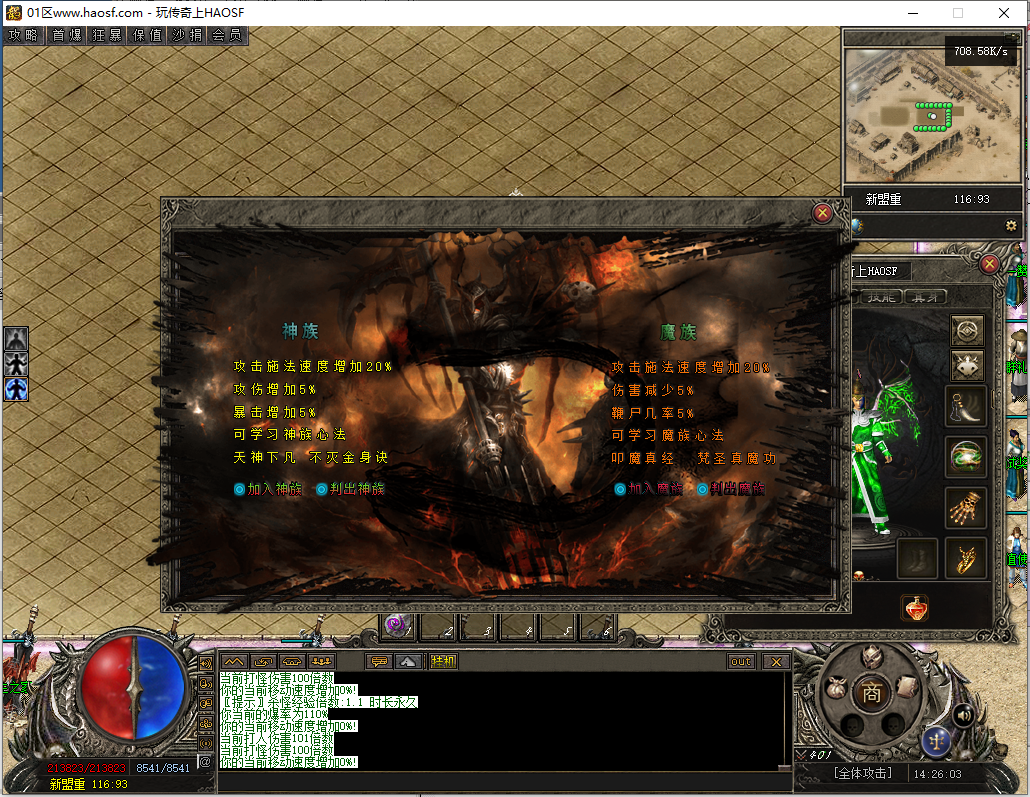This screenshot has height=797, width=1030.
Task: Switch to the 技能 skills tab
Action: click(880, 297)
